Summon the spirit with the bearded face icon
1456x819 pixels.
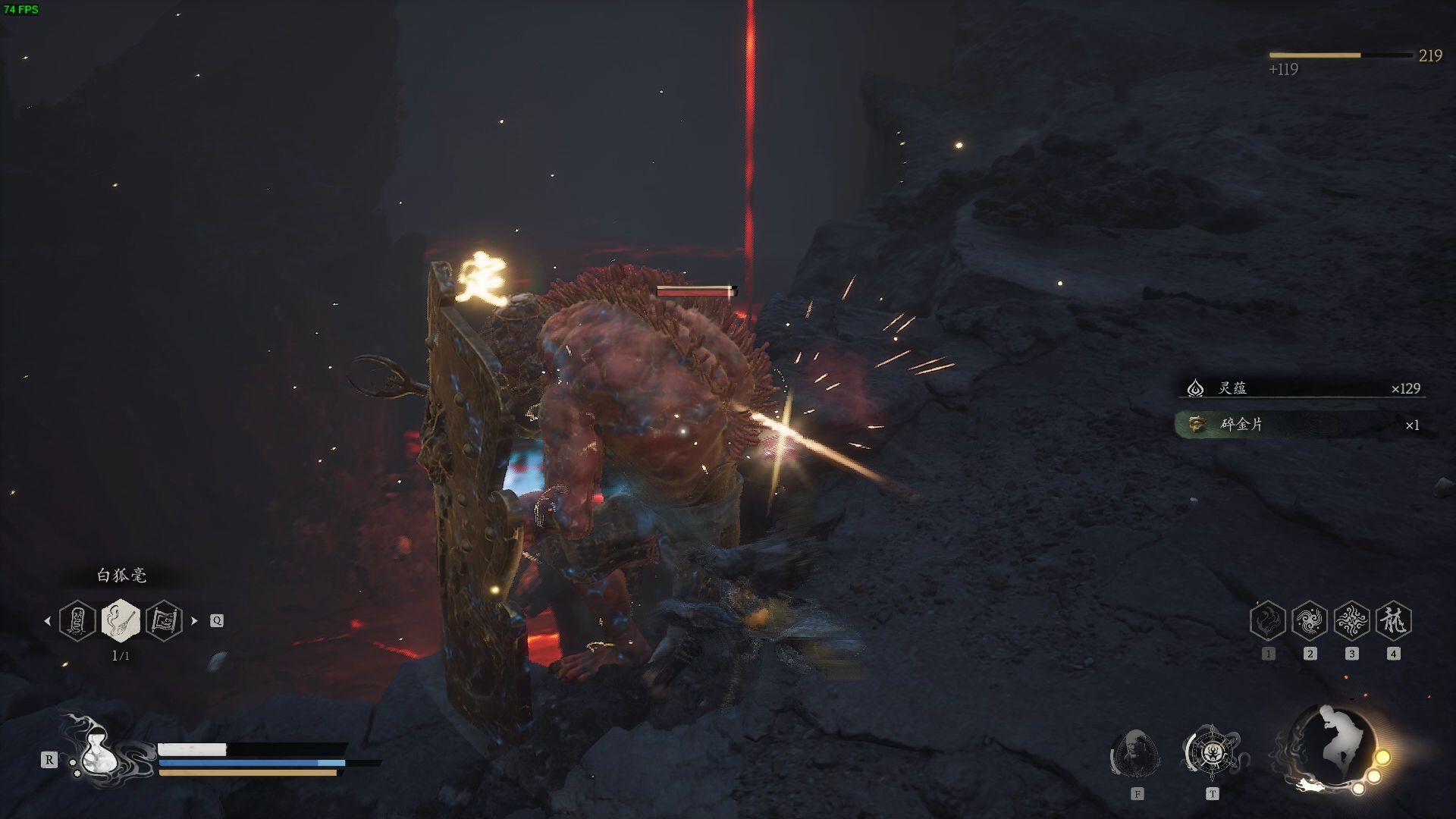(x=1135, y=753)
